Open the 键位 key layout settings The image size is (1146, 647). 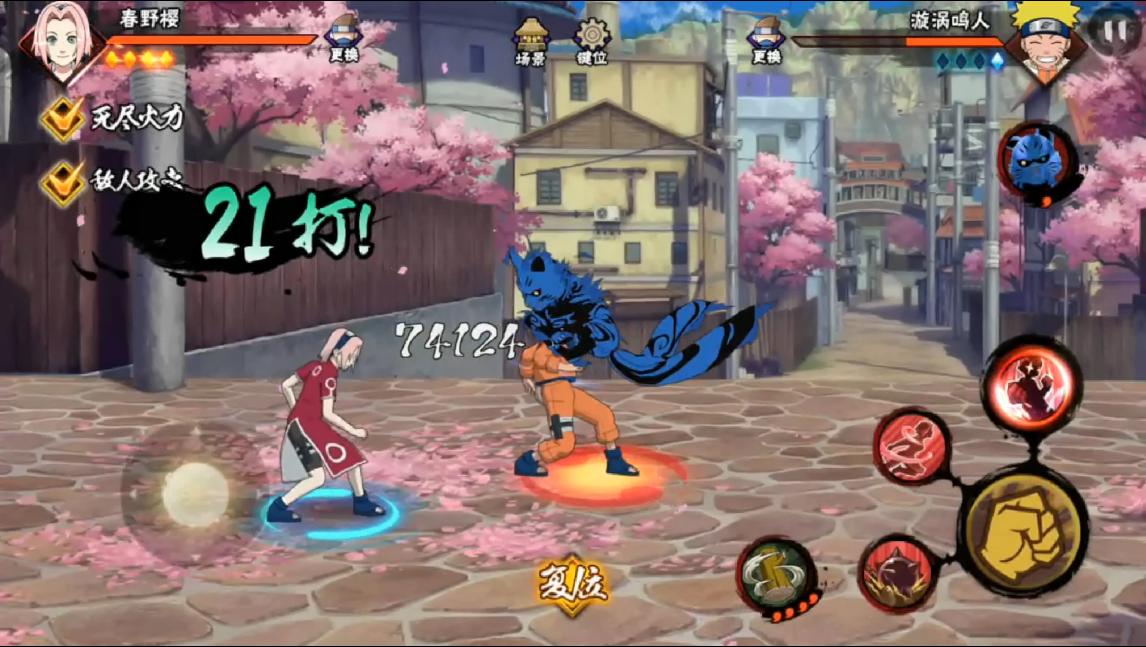tap(592, 41)
